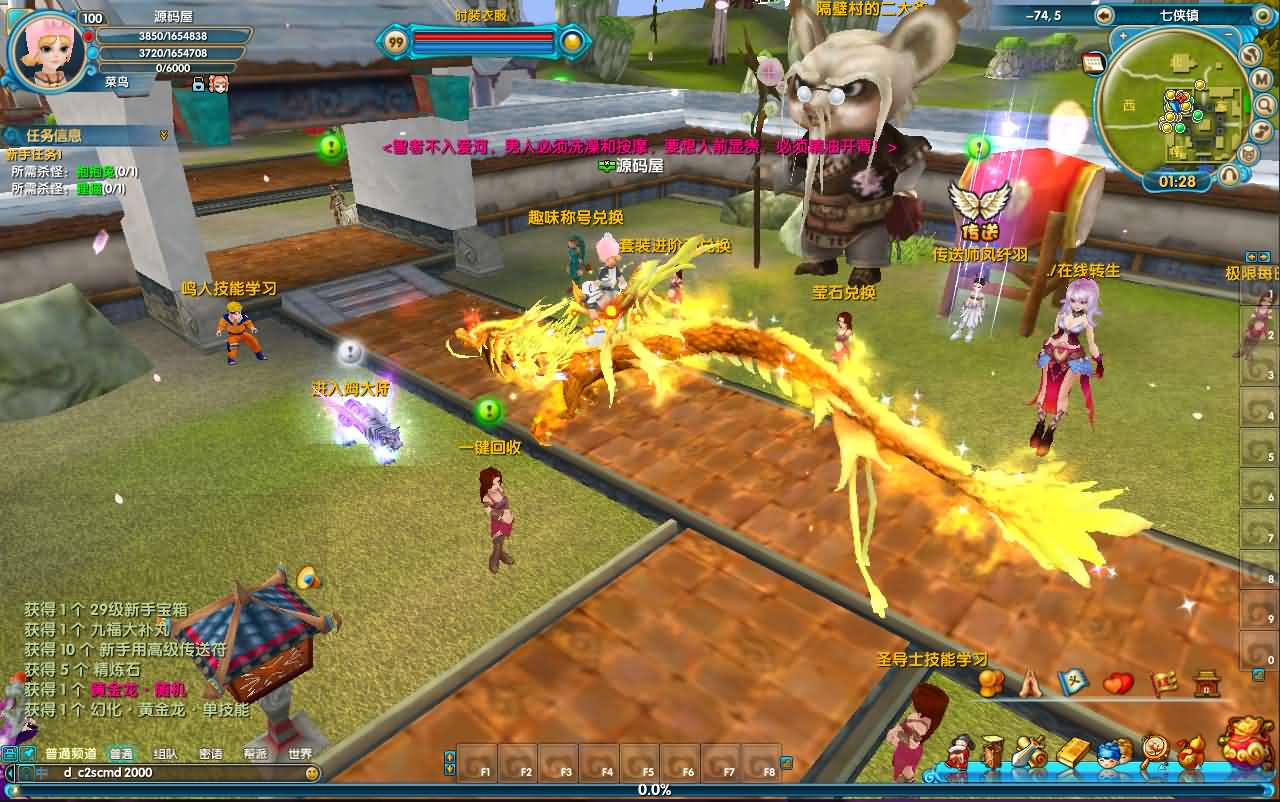Click the chat input field

click(x=170, y=773)
